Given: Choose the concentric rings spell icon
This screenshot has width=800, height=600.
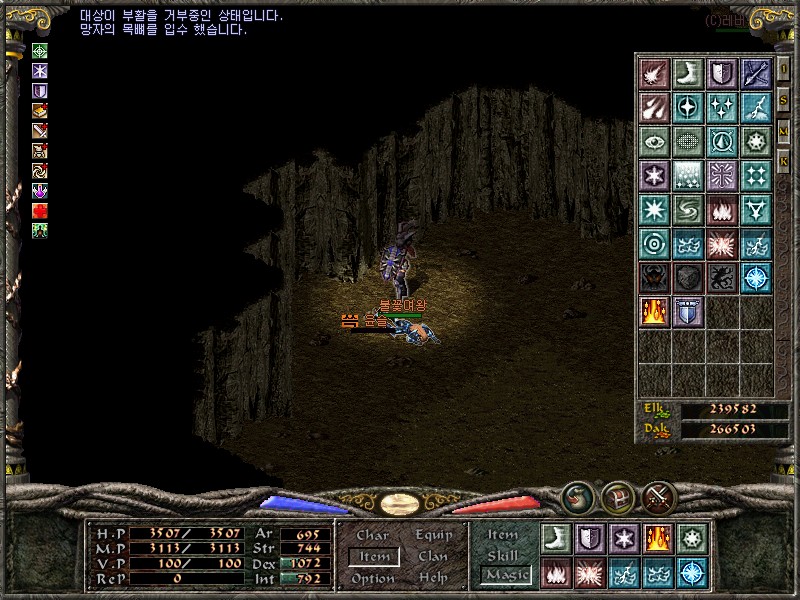Looking at the screenshot, I should coord(654,243).
